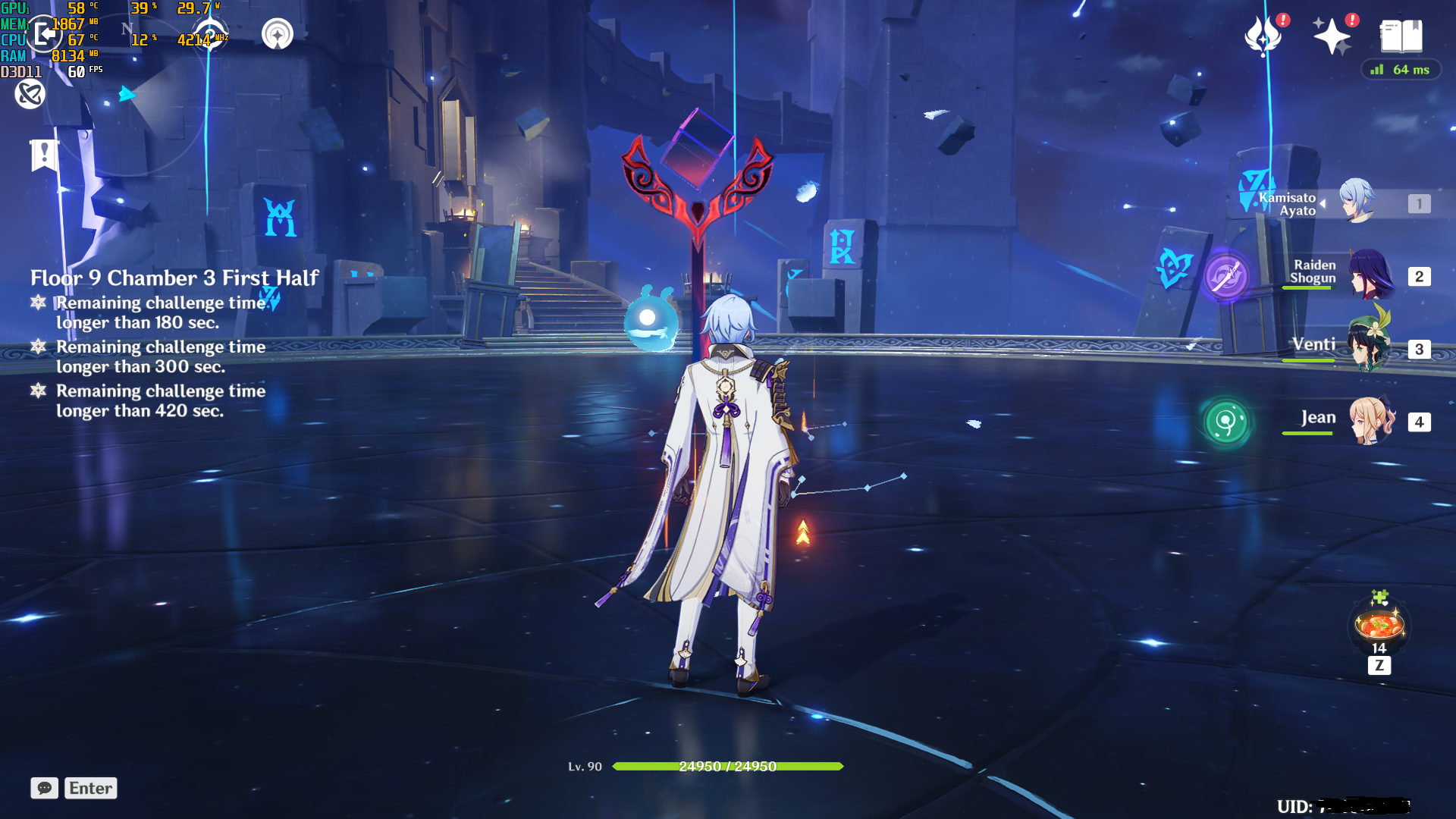This screenshot has width=1456, height=819.
Task: Click the round starburst signal icon
Action: [x=278, y=34]
